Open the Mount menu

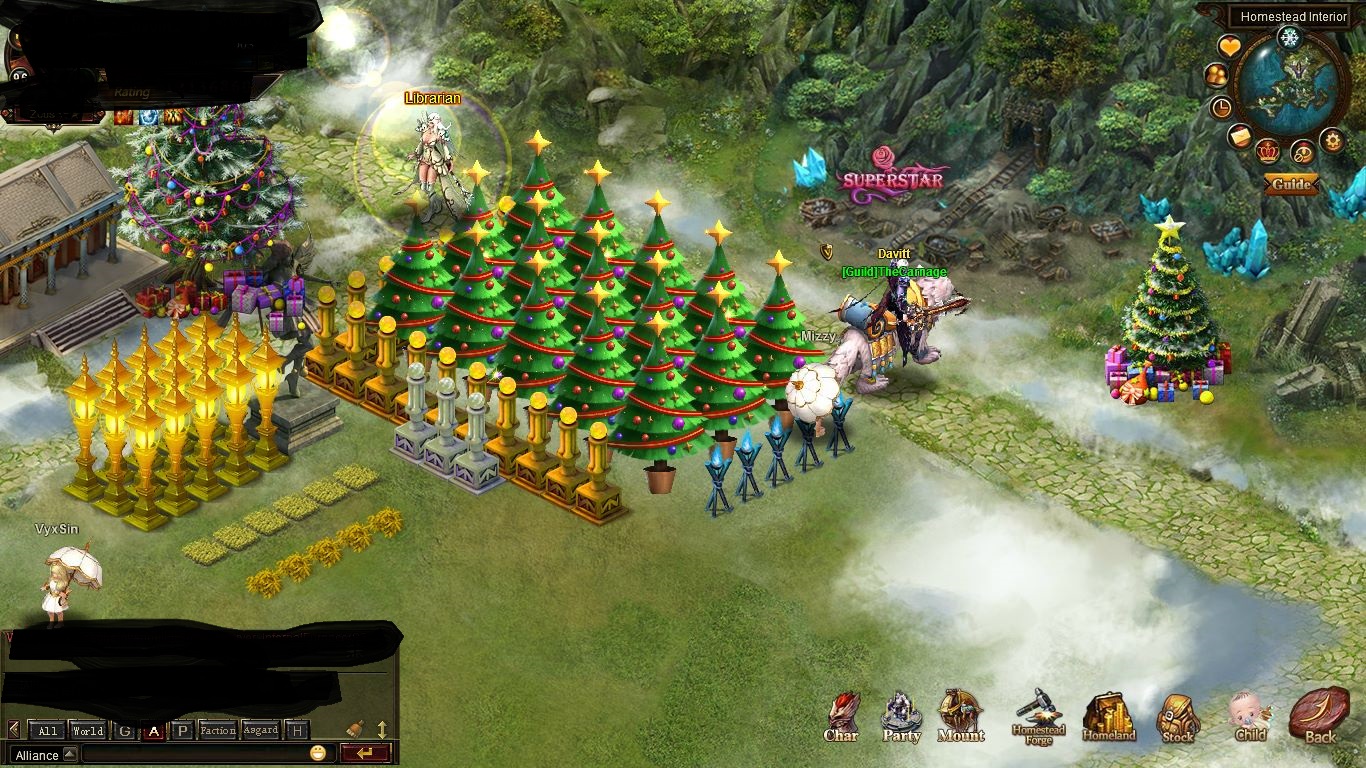961,714
